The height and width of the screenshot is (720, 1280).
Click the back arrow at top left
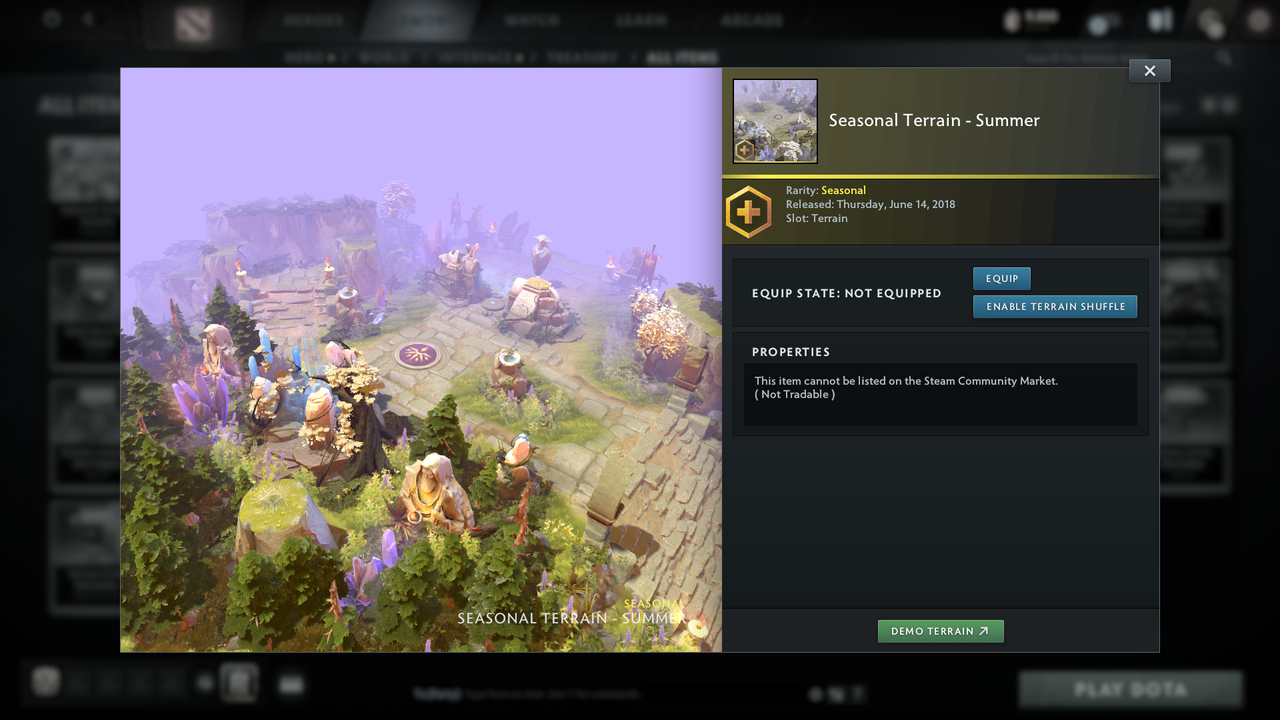[x=88, y=18]
